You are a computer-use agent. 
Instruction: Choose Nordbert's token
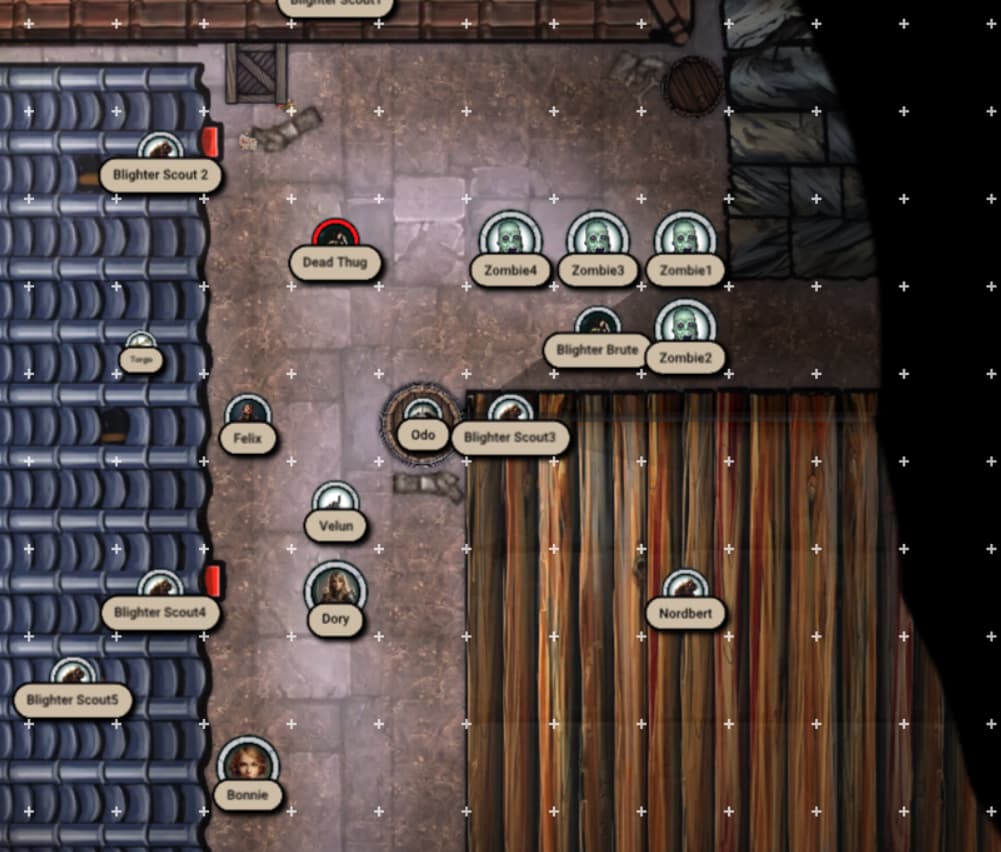coord(685,590)
